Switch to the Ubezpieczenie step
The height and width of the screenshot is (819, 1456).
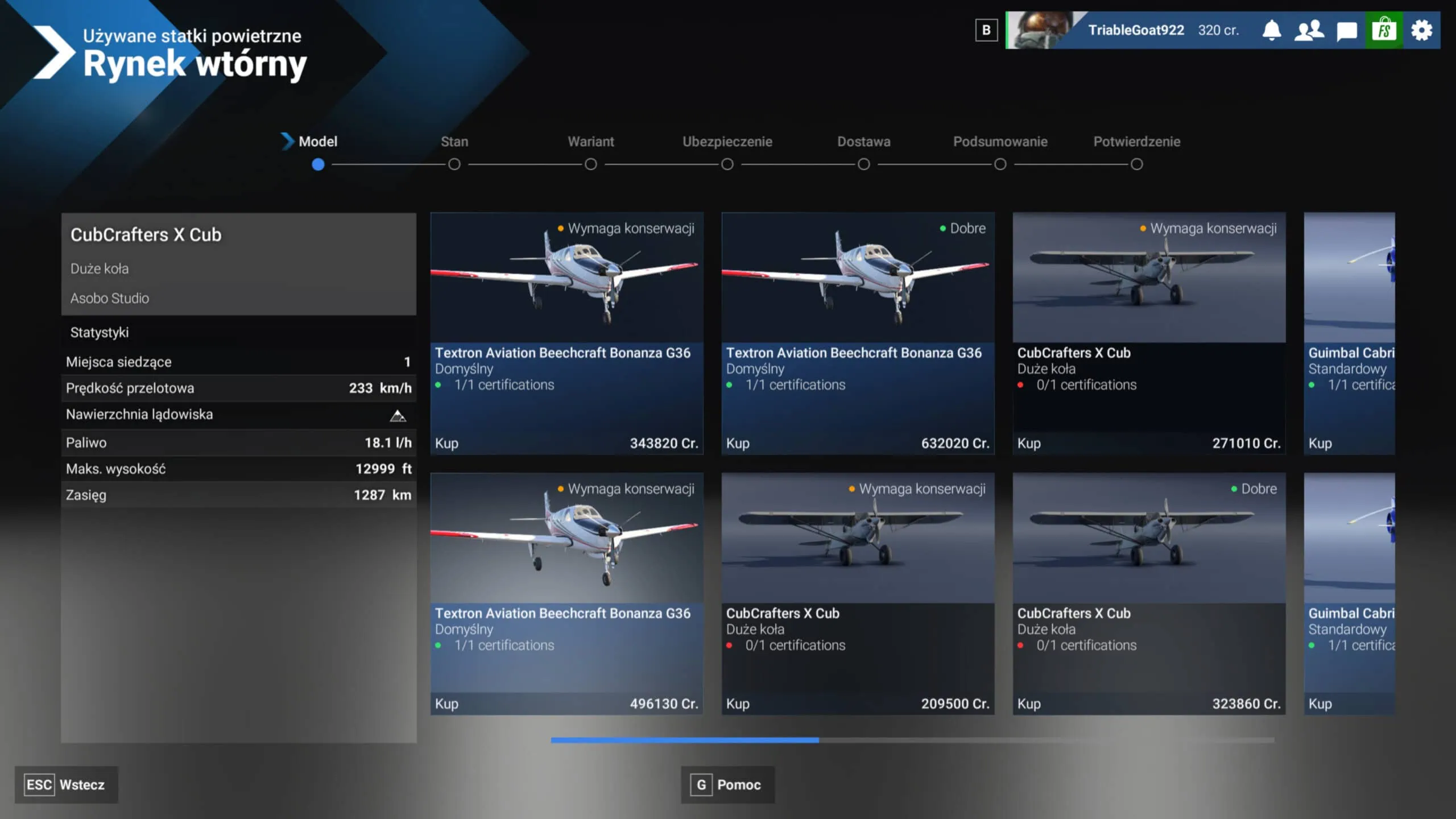point(727,165)
